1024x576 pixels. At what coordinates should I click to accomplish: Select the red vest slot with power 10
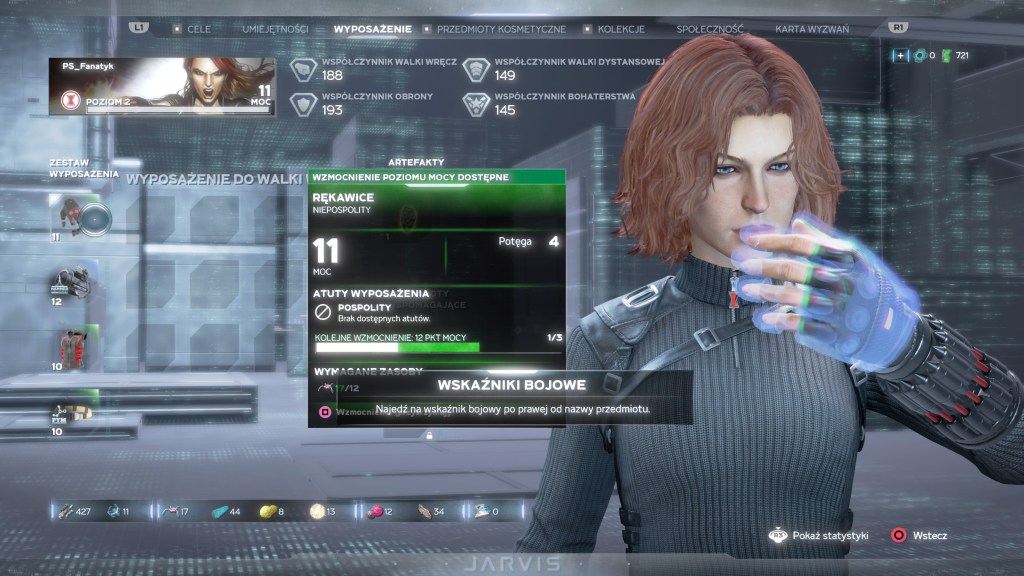(72, 349)
